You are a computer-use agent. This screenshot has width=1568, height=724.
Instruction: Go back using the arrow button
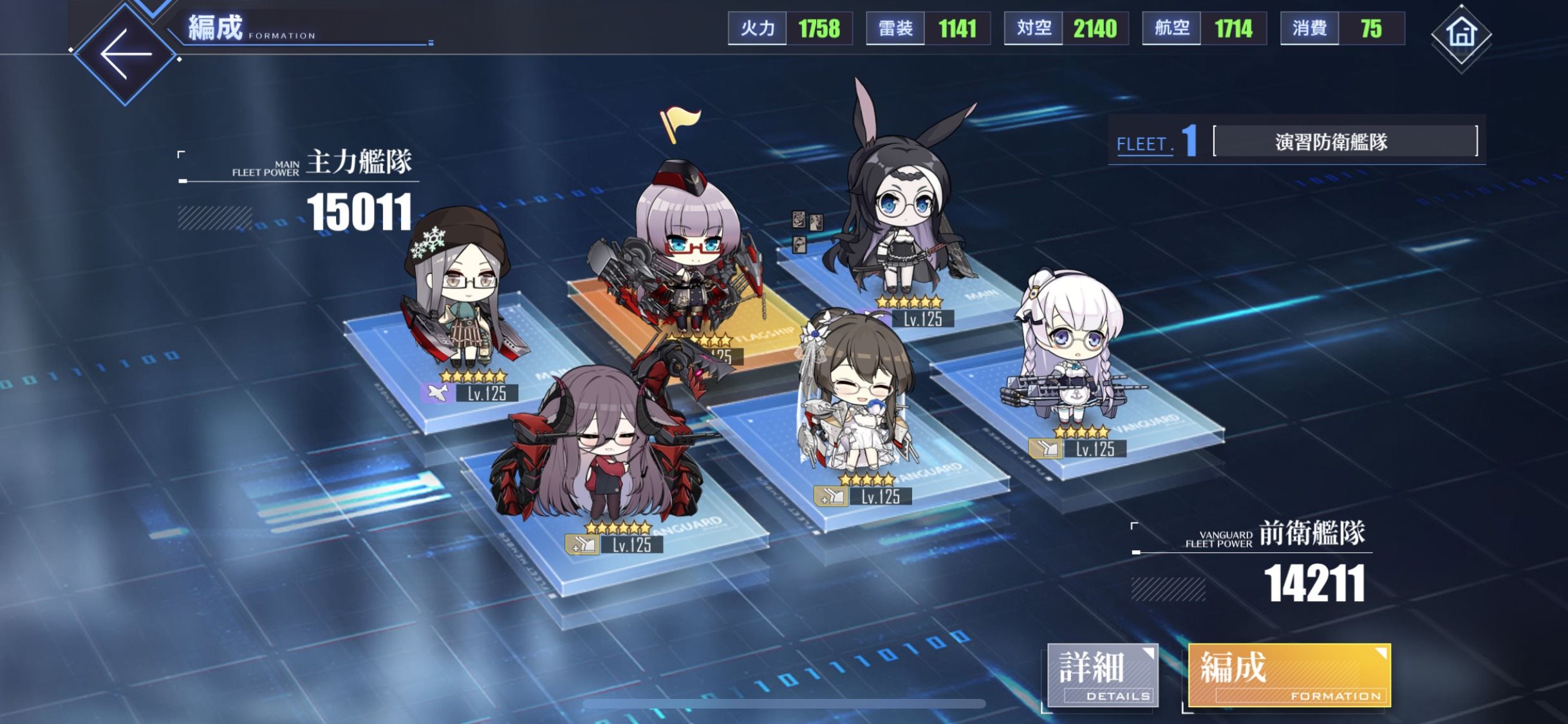click(x=126, y=54)
